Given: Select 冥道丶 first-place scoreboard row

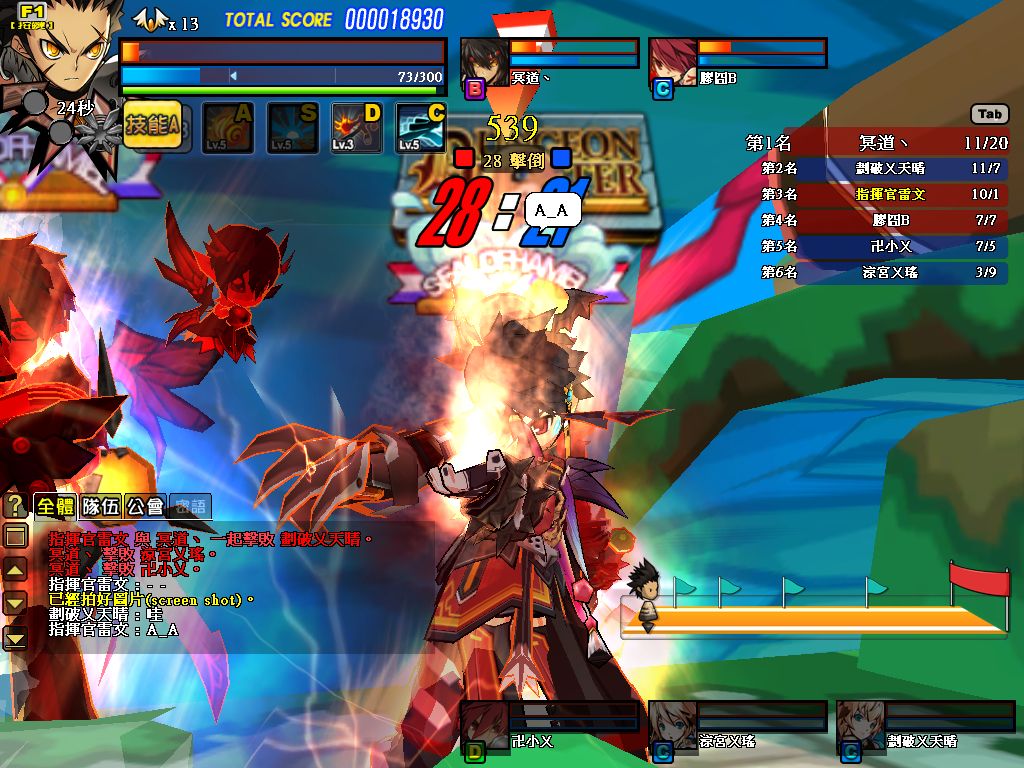Looking at the screenshot, I should tap(876, 143).
